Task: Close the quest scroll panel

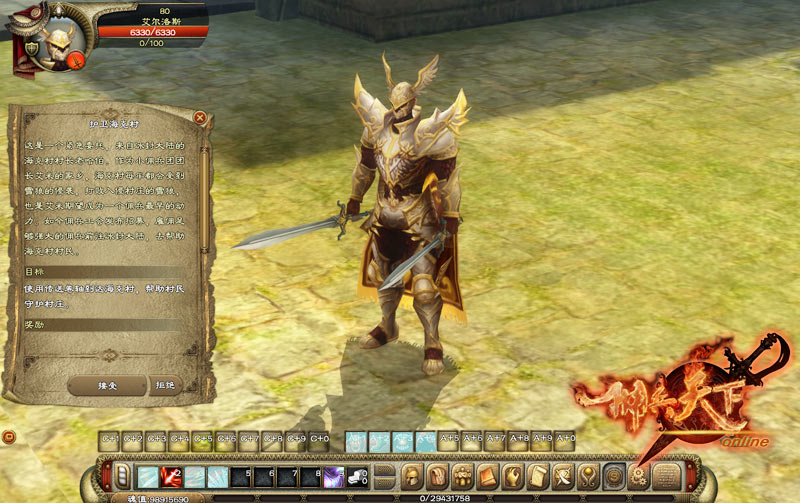Action: [200, 118]
